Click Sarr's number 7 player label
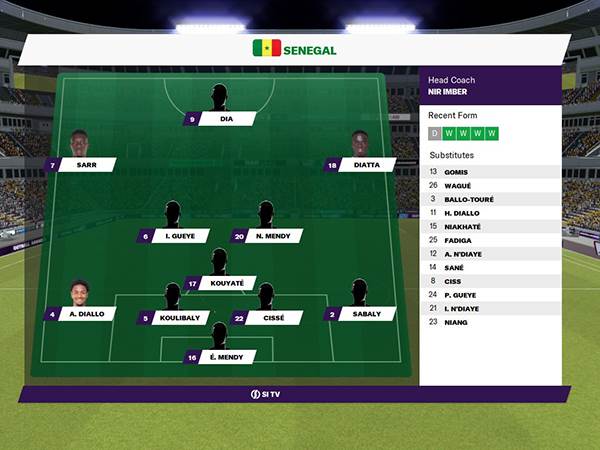 point(80,165)
